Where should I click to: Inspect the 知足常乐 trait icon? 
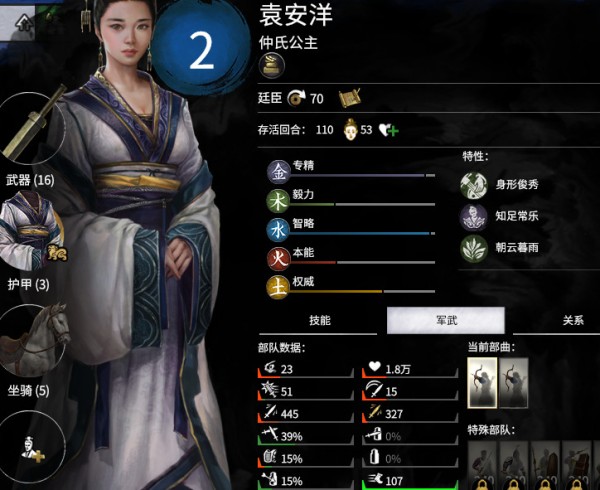(x=473, y=216)
